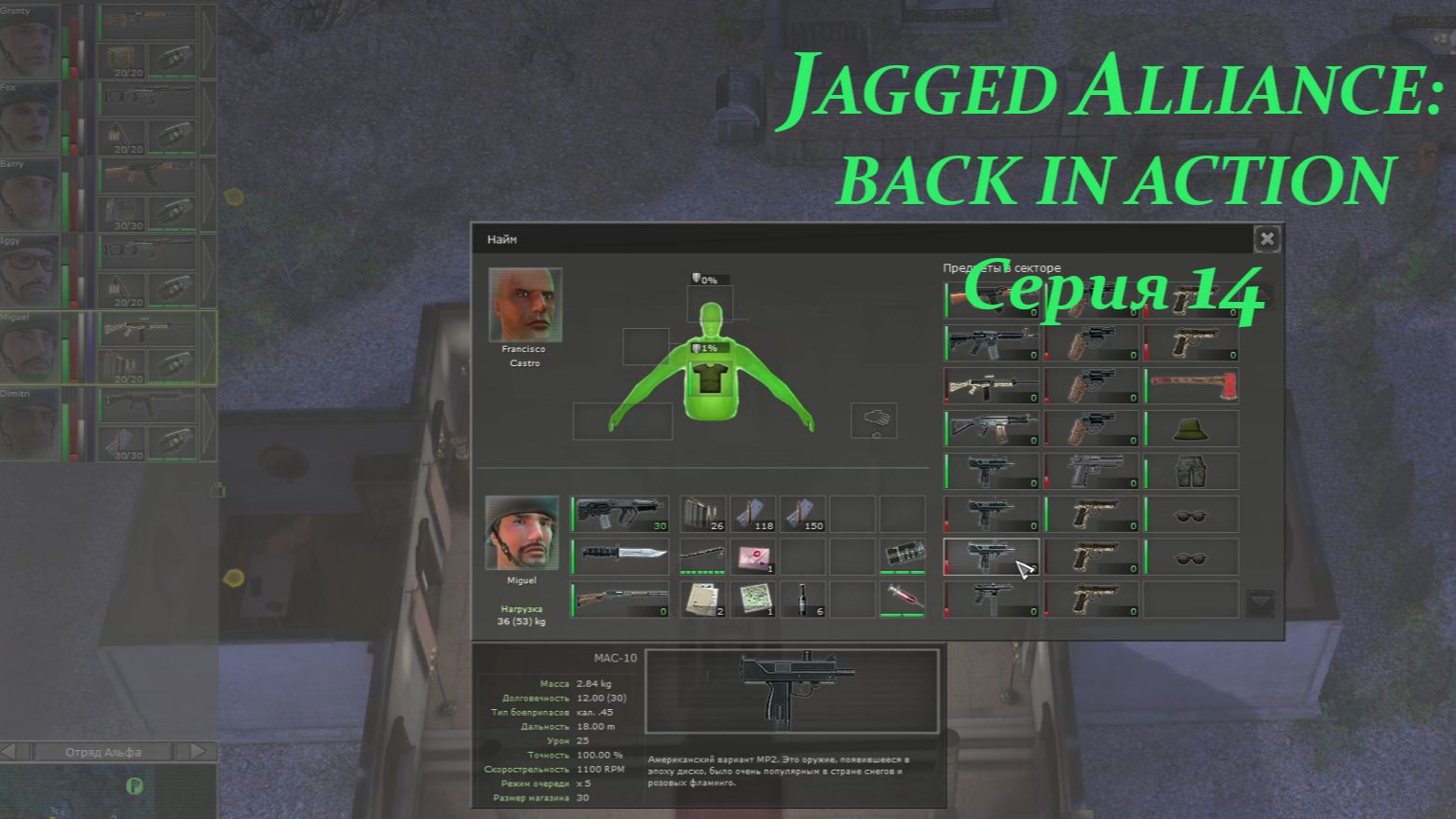The height and width of the screenshot is (819, 1456).
Task: Select the map item in Miguel's inventory
Action: (753, 601)
